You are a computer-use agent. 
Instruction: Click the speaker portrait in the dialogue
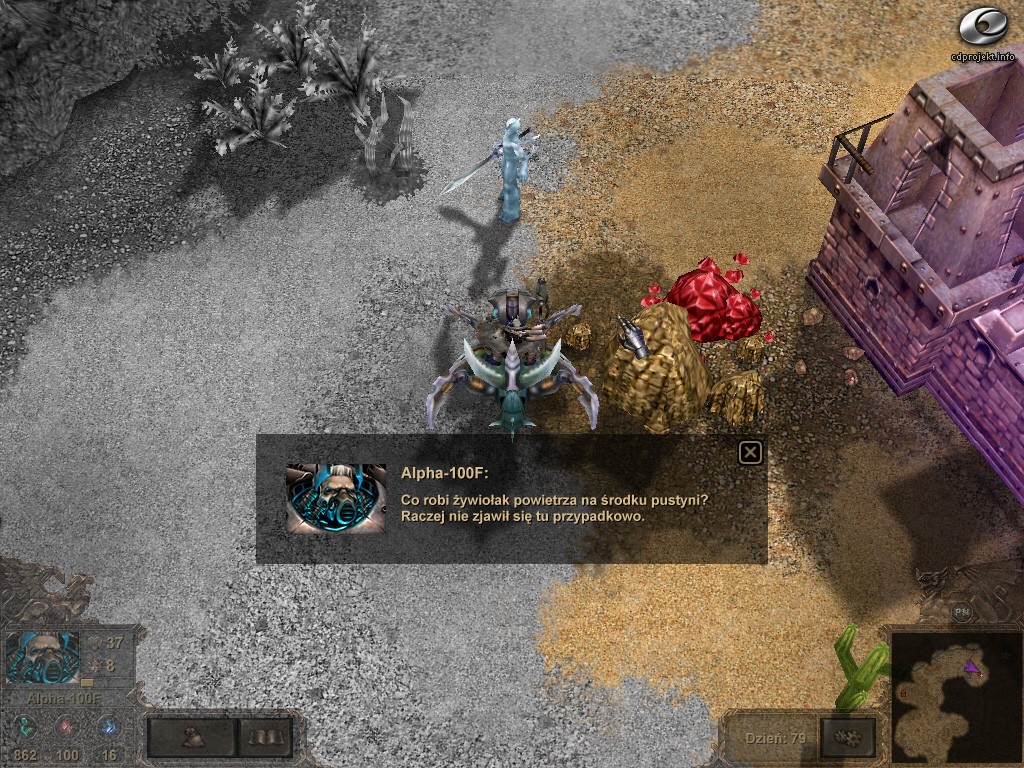point(335,498)
